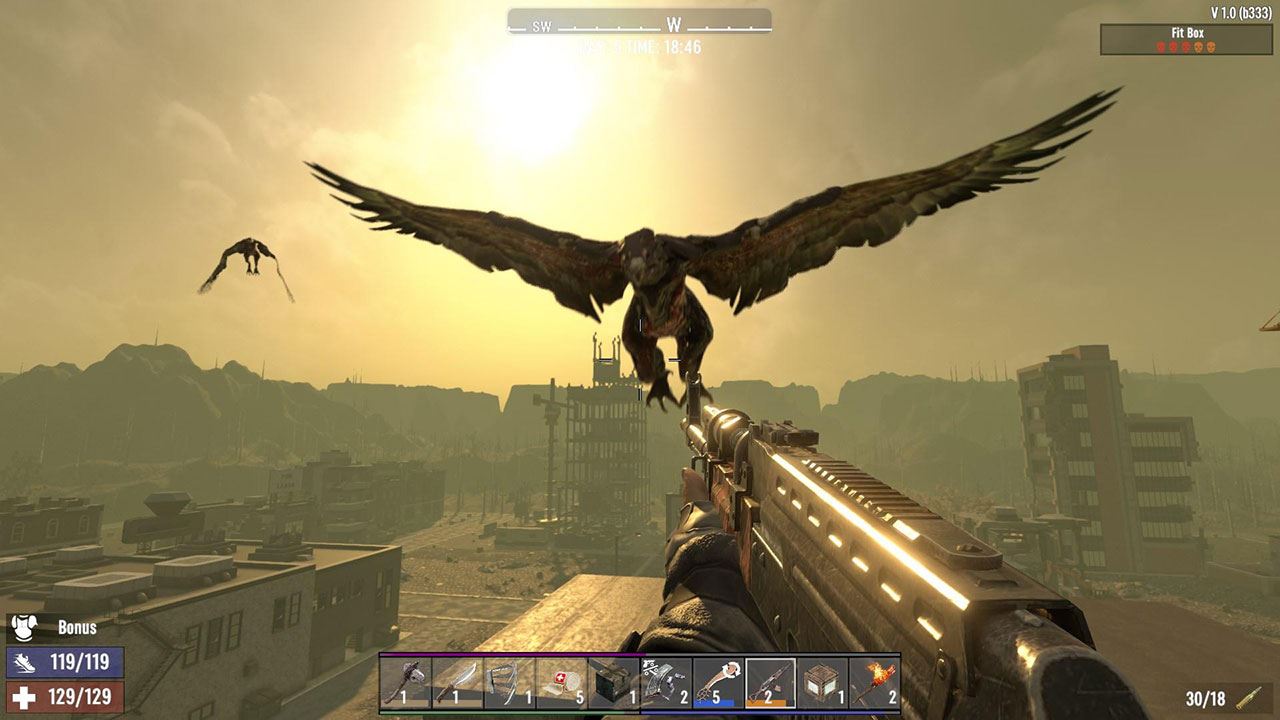
Task: Click the armor Bonus buff icon
Action: (24, 628)
